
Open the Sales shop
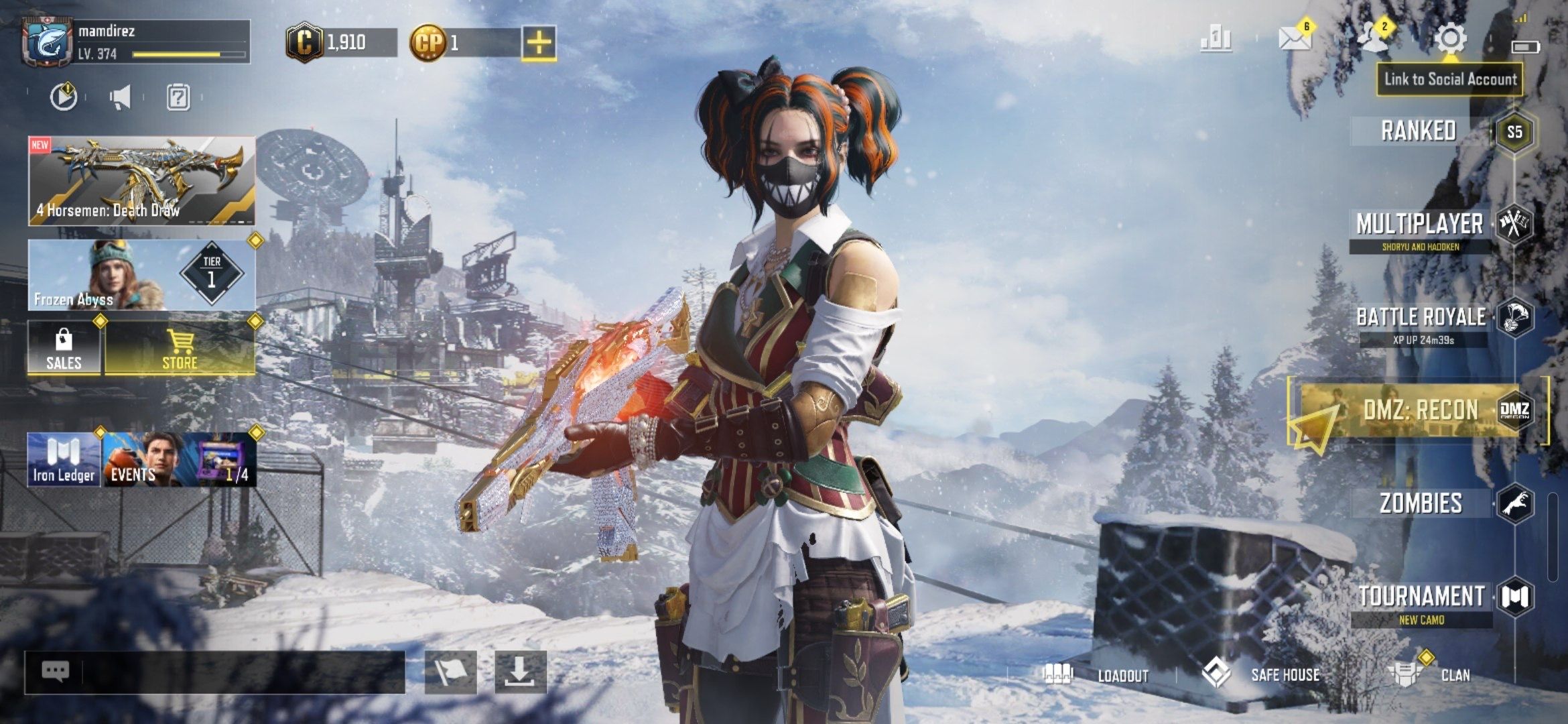click(x=64, y=349)
